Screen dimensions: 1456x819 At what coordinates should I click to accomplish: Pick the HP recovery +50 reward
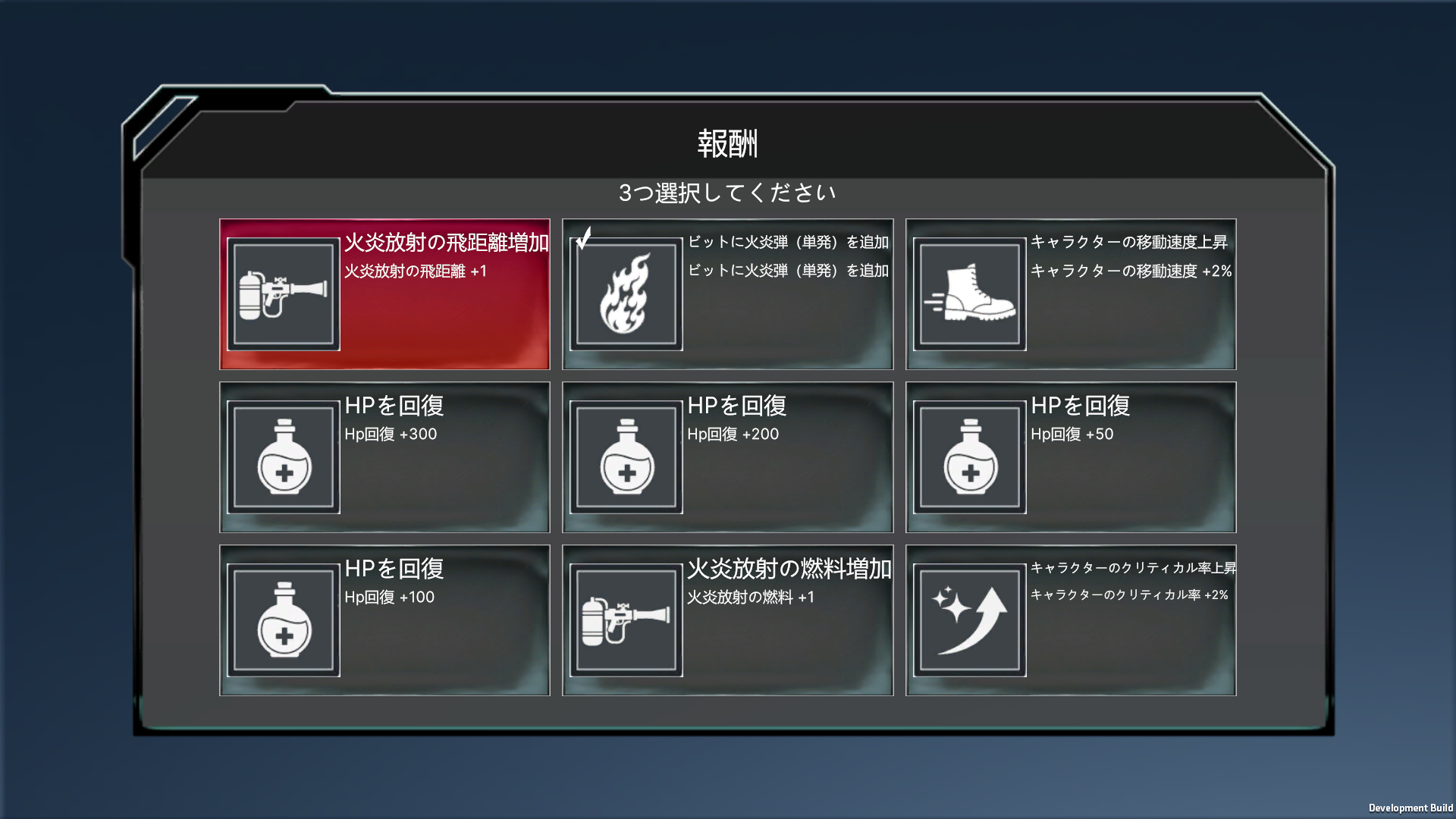tap(1070, 457)
